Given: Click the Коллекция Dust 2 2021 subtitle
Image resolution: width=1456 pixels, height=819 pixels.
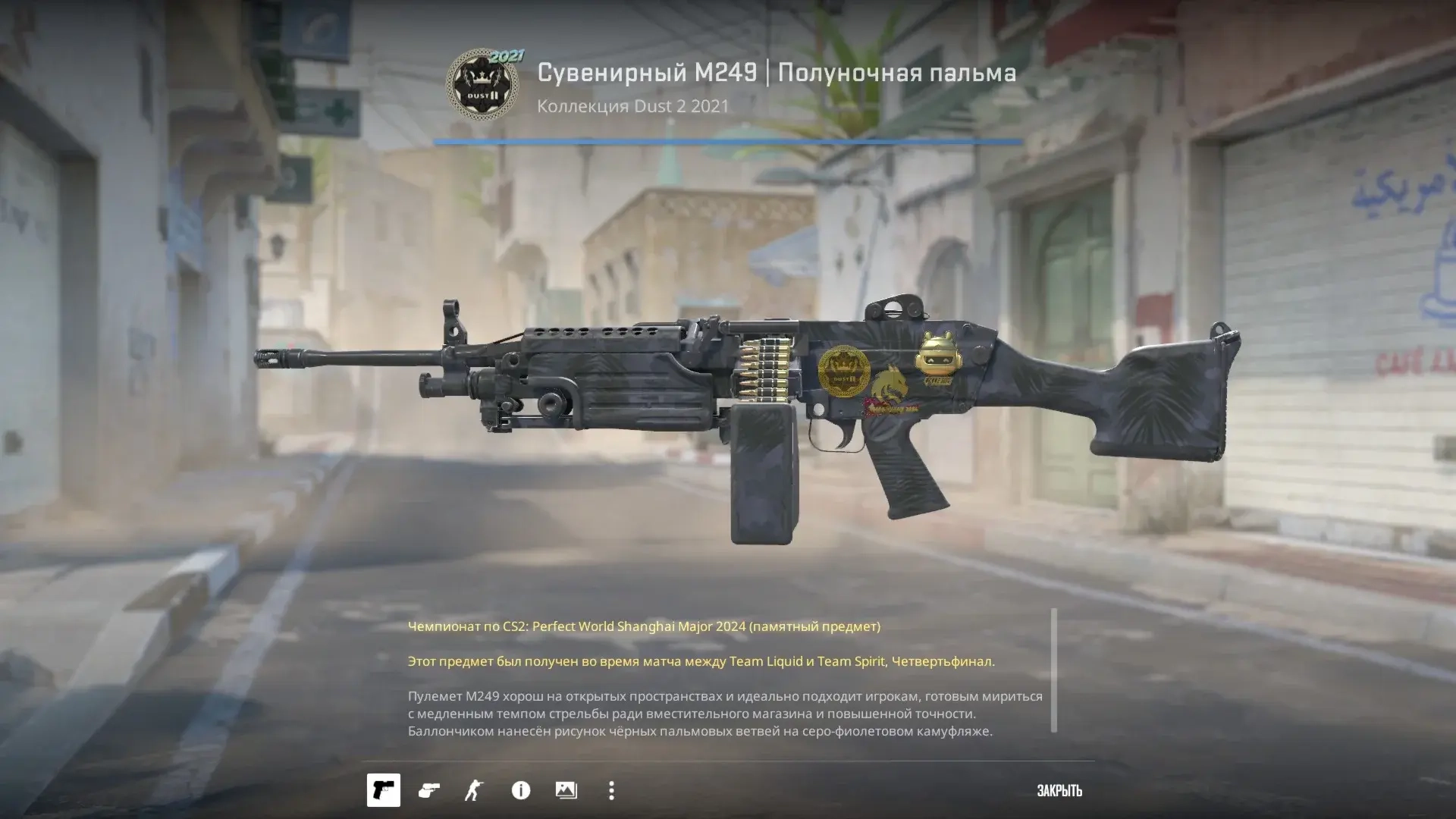Looking at the screenshot, I should pos(632,106).
